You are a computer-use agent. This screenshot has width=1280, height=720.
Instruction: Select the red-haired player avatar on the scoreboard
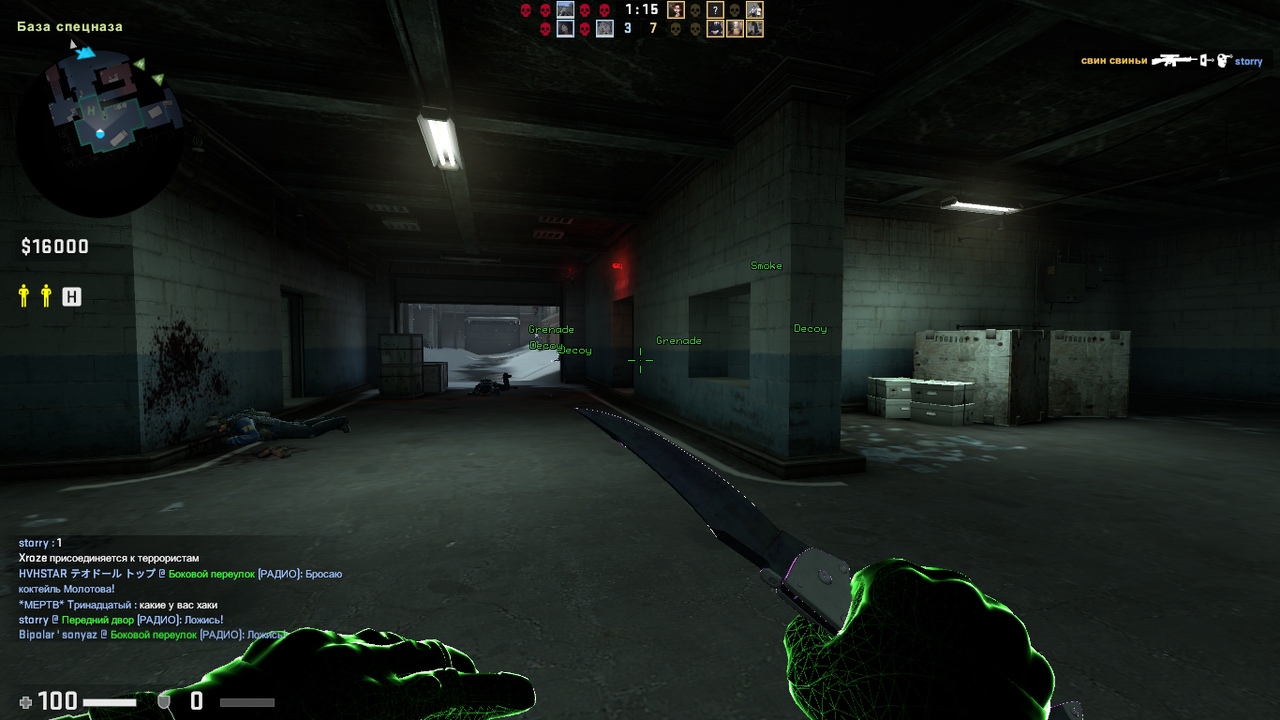click(x=676, y=10)
